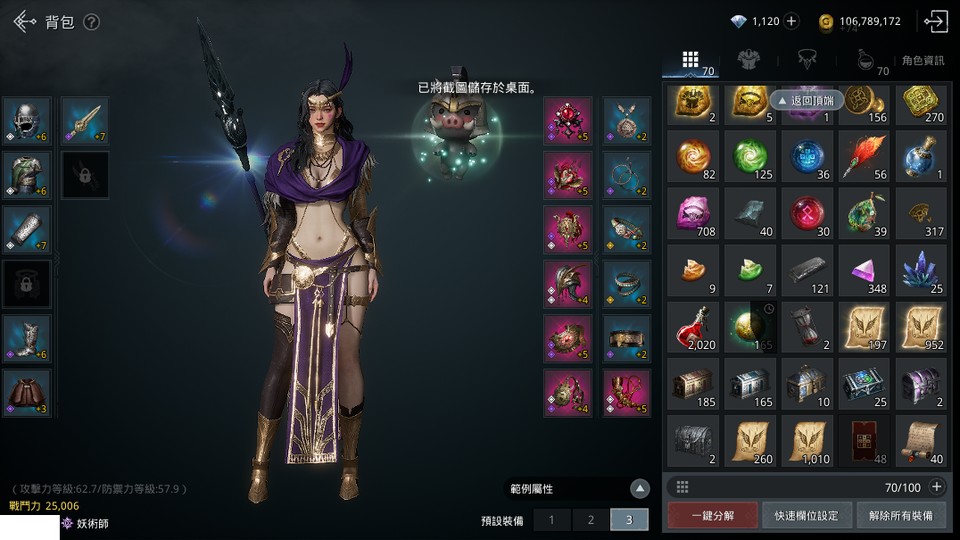Open 快速欄位設定
Screen dimensions: 960x540
[807, 516]
